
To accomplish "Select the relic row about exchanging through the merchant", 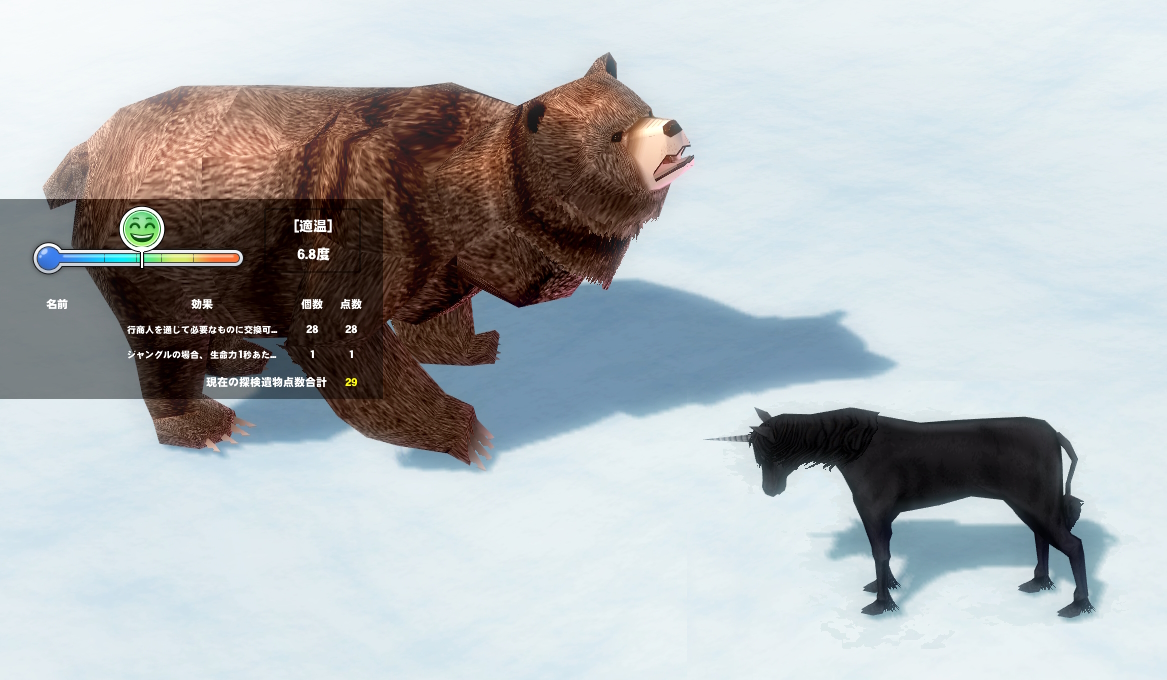I will [x=202, y=329].
